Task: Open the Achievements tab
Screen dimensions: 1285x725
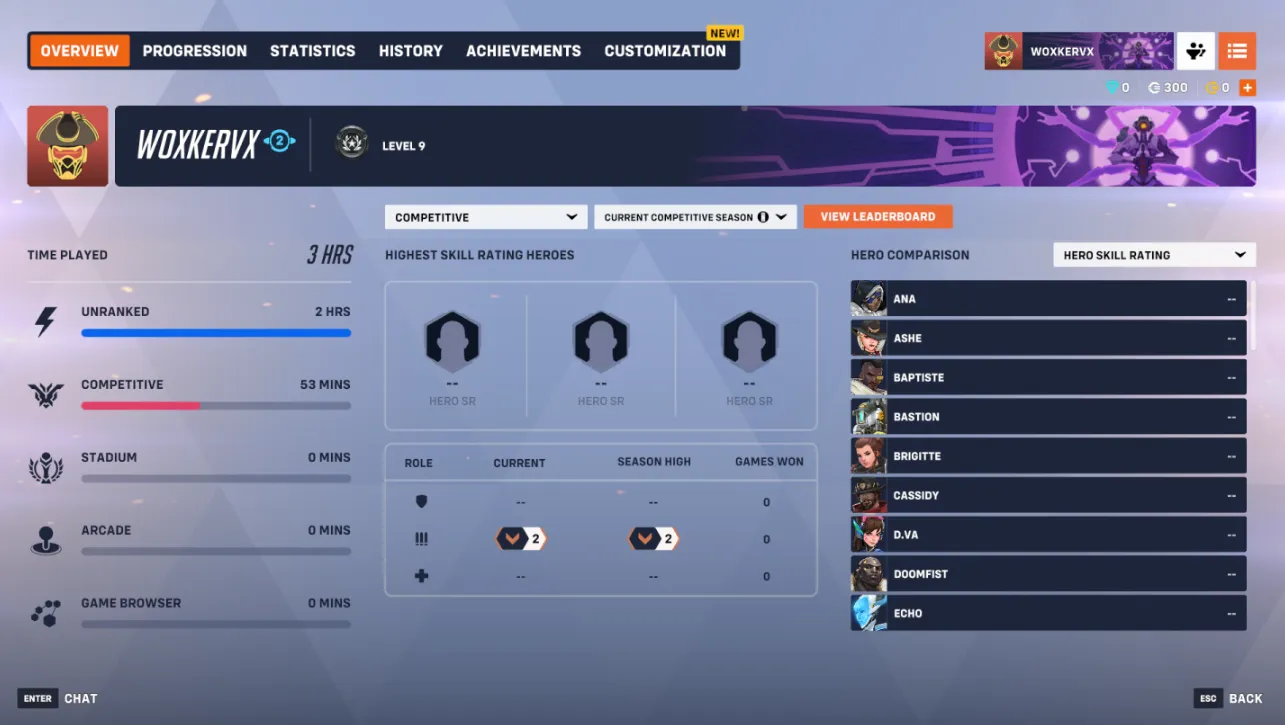Action: click(523, 50)
